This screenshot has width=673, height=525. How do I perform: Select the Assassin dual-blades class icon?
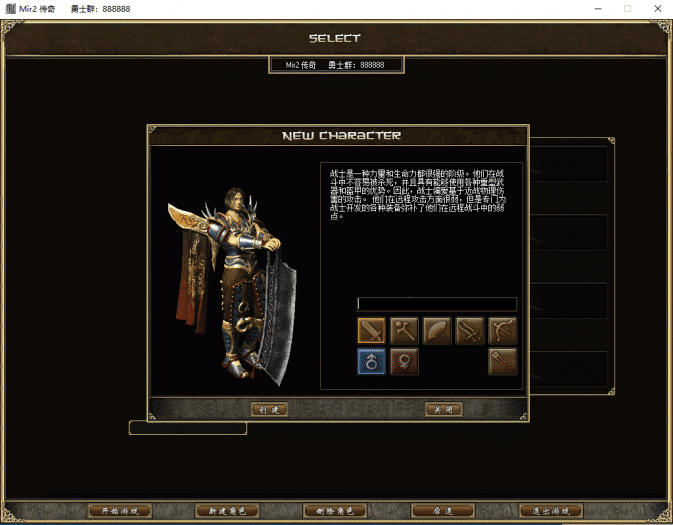(470, 329)
